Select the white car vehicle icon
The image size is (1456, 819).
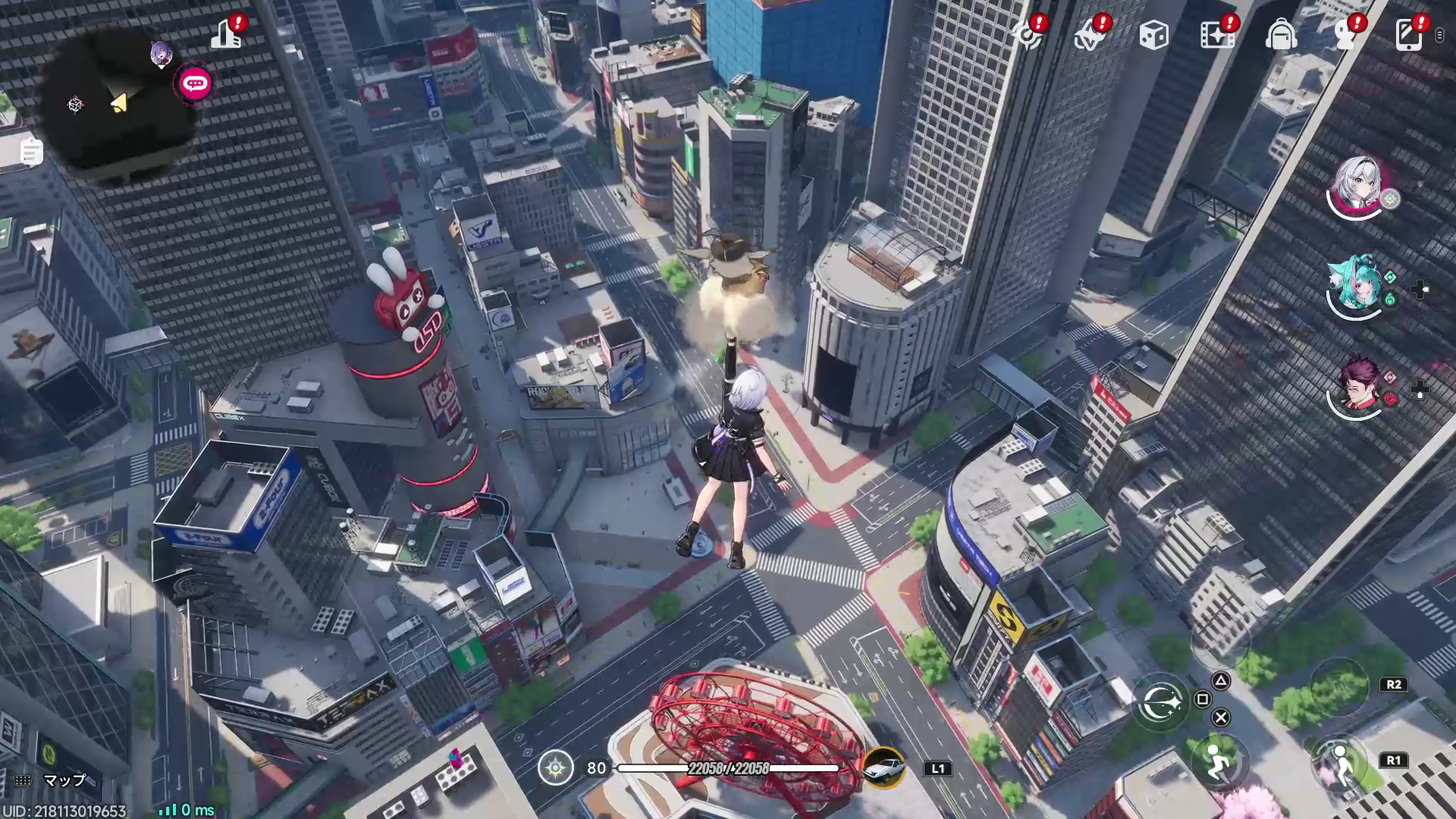[884, 767]
